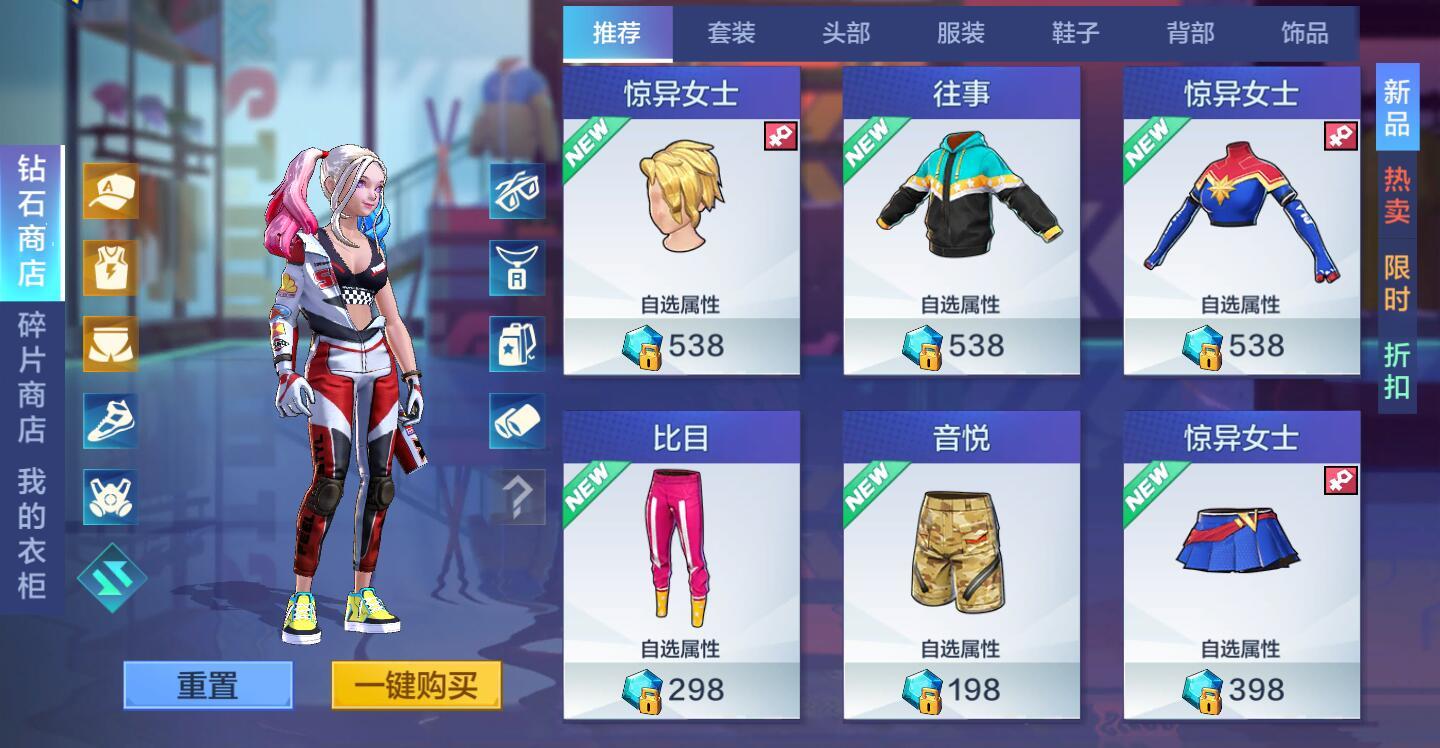
Task: Toggle gender filter on 惊异女士 top card
Action: (x=1342, y=134)
